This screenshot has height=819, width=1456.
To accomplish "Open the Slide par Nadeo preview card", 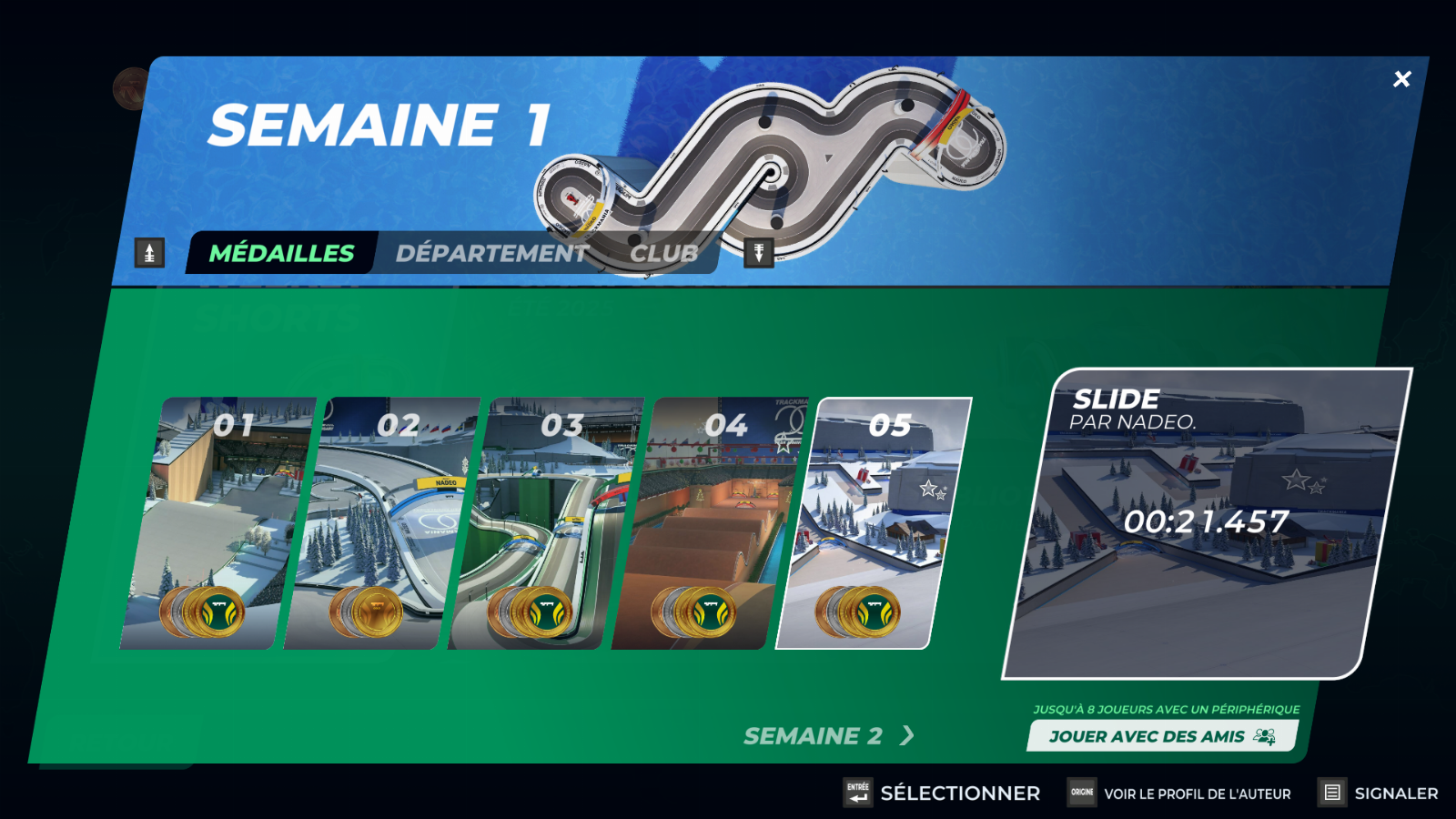I will tap(1206, 523).
